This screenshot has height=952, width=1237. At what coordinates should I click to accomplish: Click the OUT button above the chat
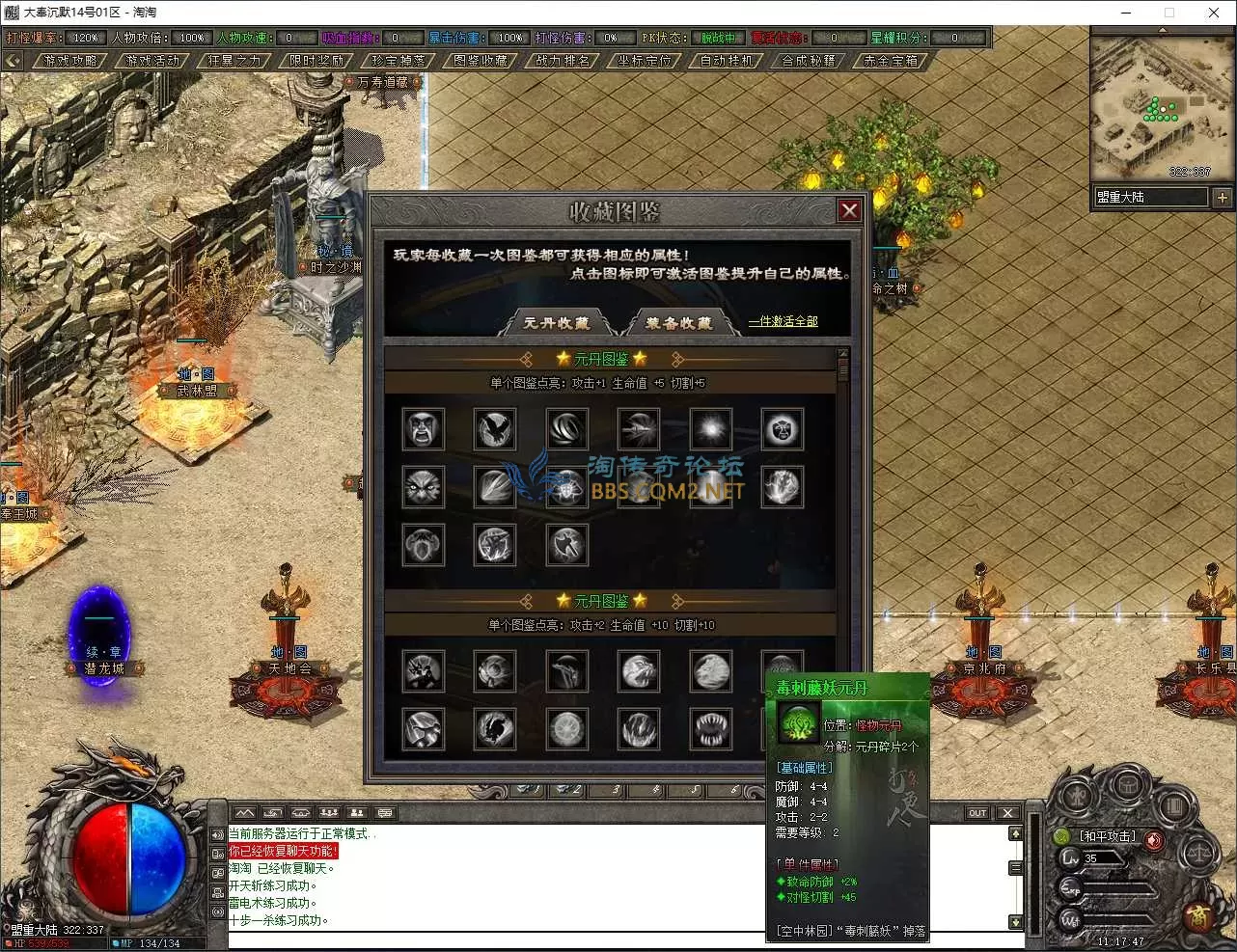977,813
